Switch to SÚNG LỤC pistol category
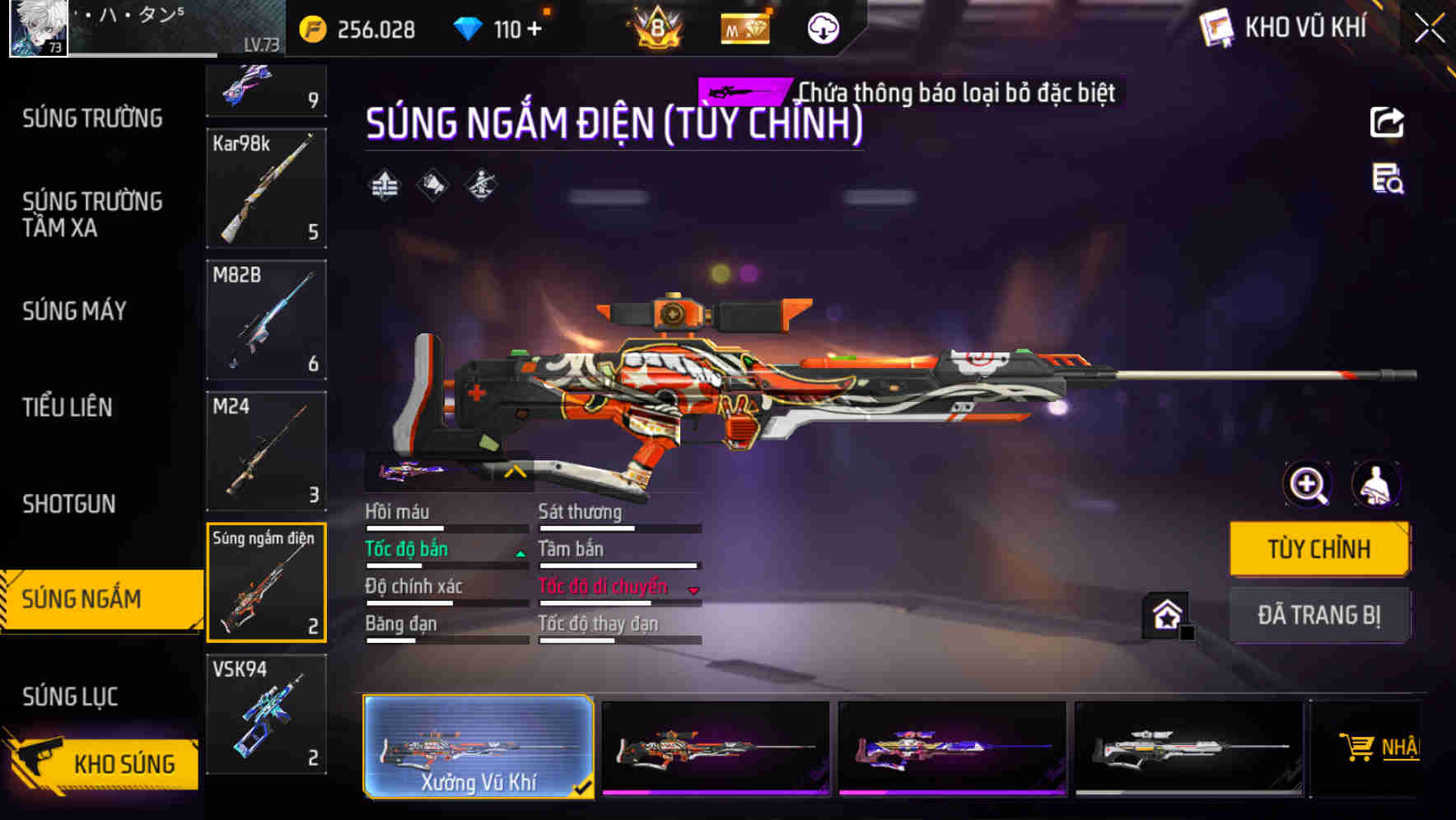 (70, 697)
